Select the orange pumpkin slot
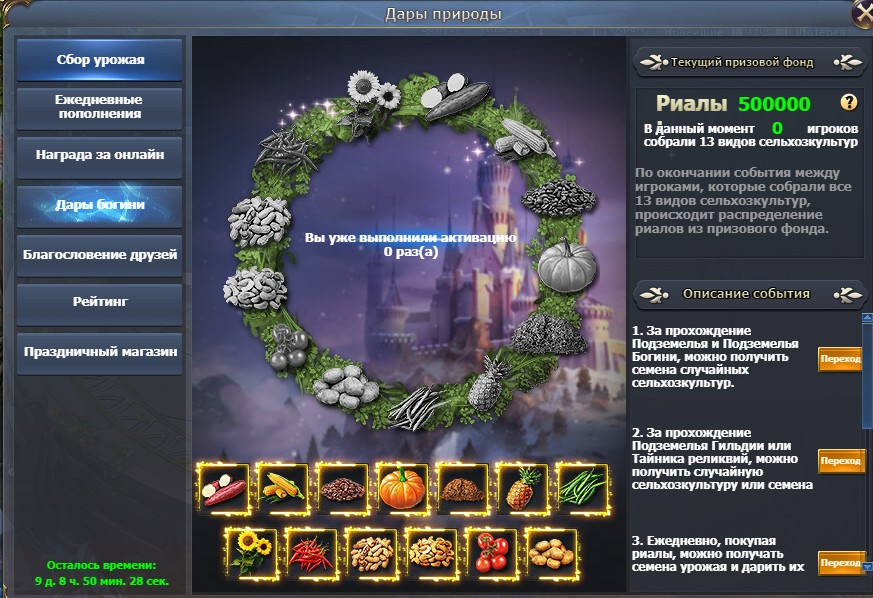 pos(403,488)
